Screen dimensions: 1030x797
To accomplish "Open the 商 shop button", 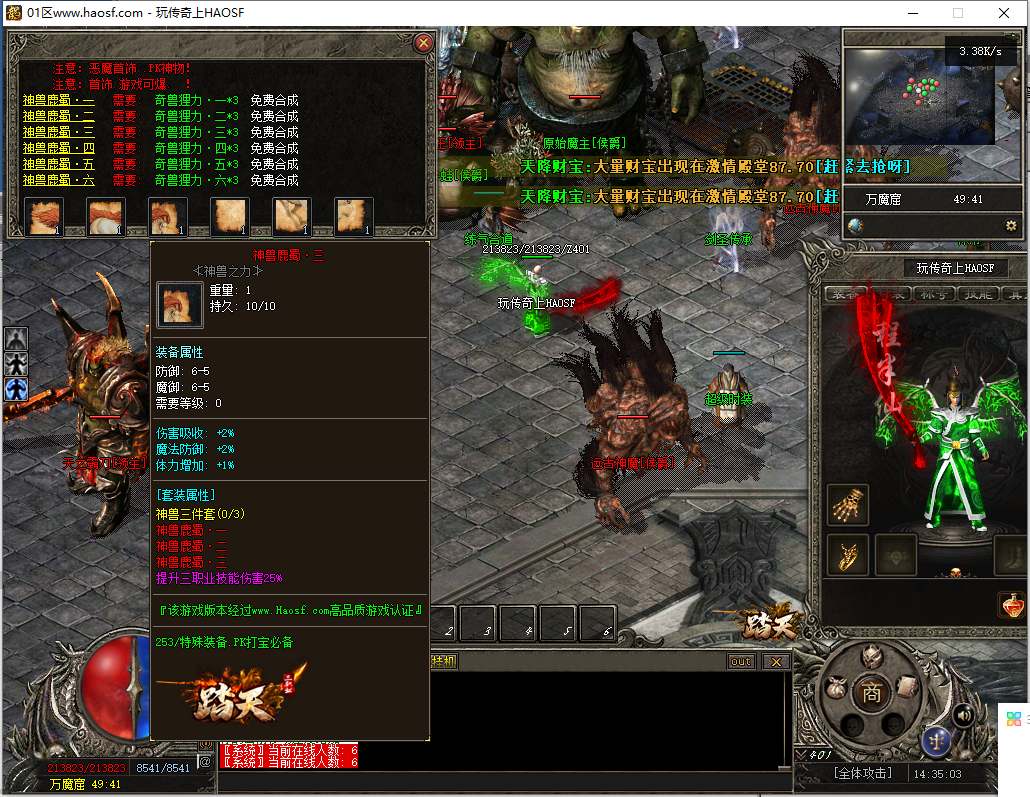I will [x=872, y=692].
